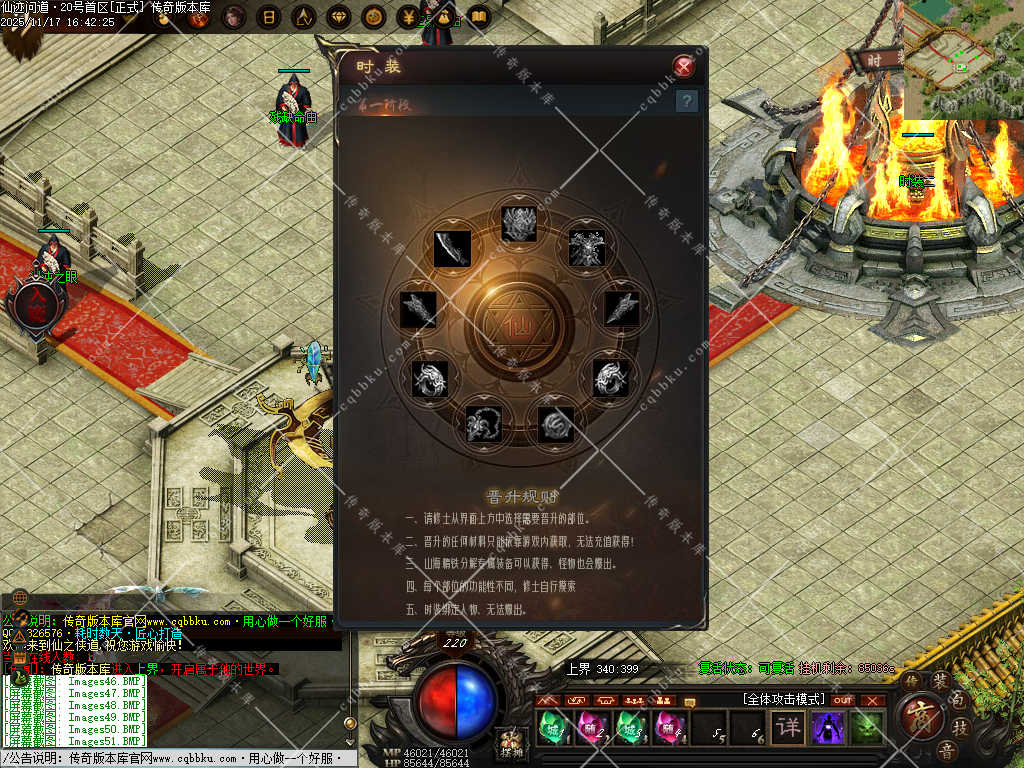Open the 技 skills button
1024x768 pixels.
(959, 728)
